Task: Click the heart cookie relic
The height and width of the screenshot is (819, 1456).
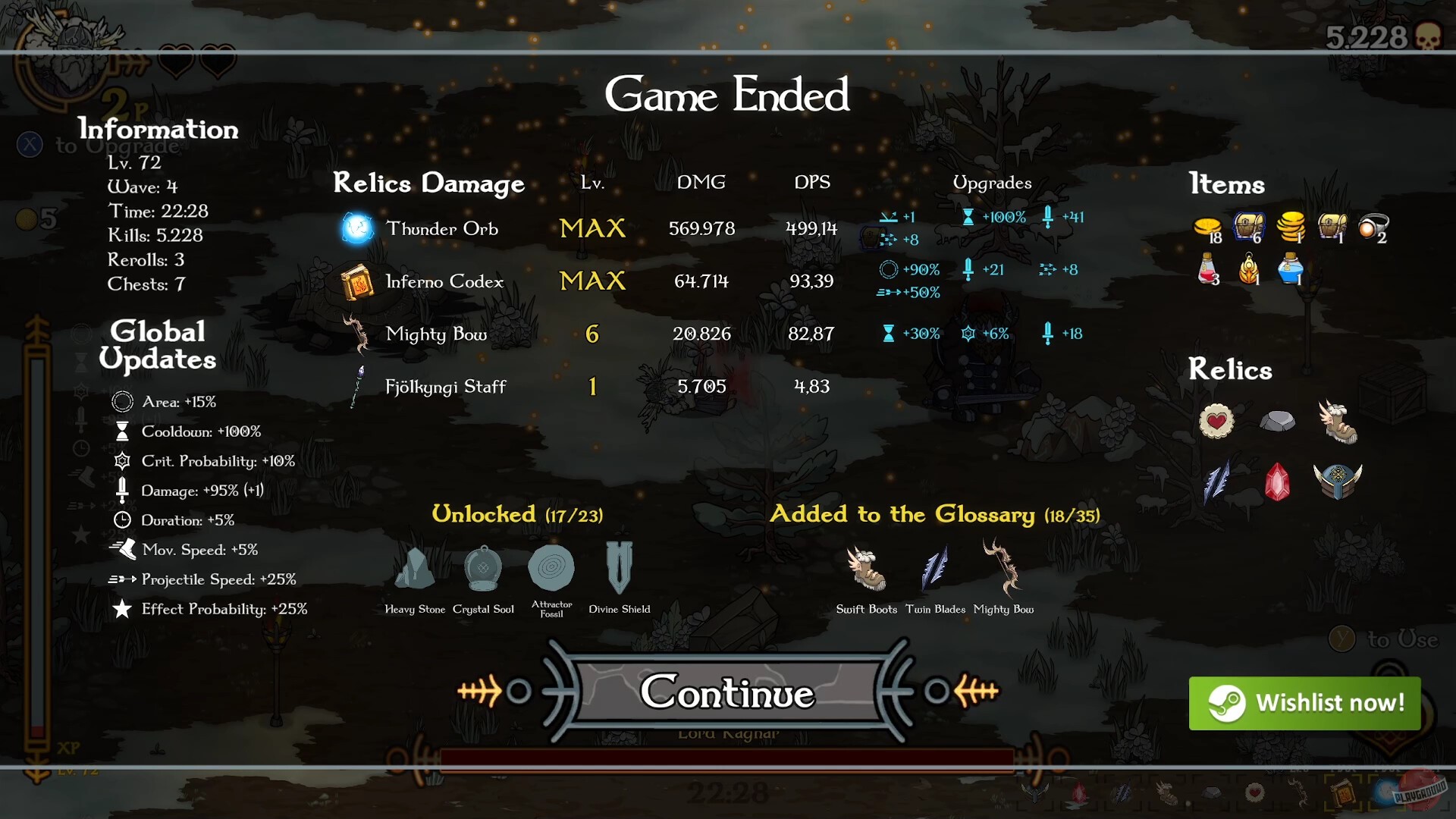Action: click(1216, 422)
